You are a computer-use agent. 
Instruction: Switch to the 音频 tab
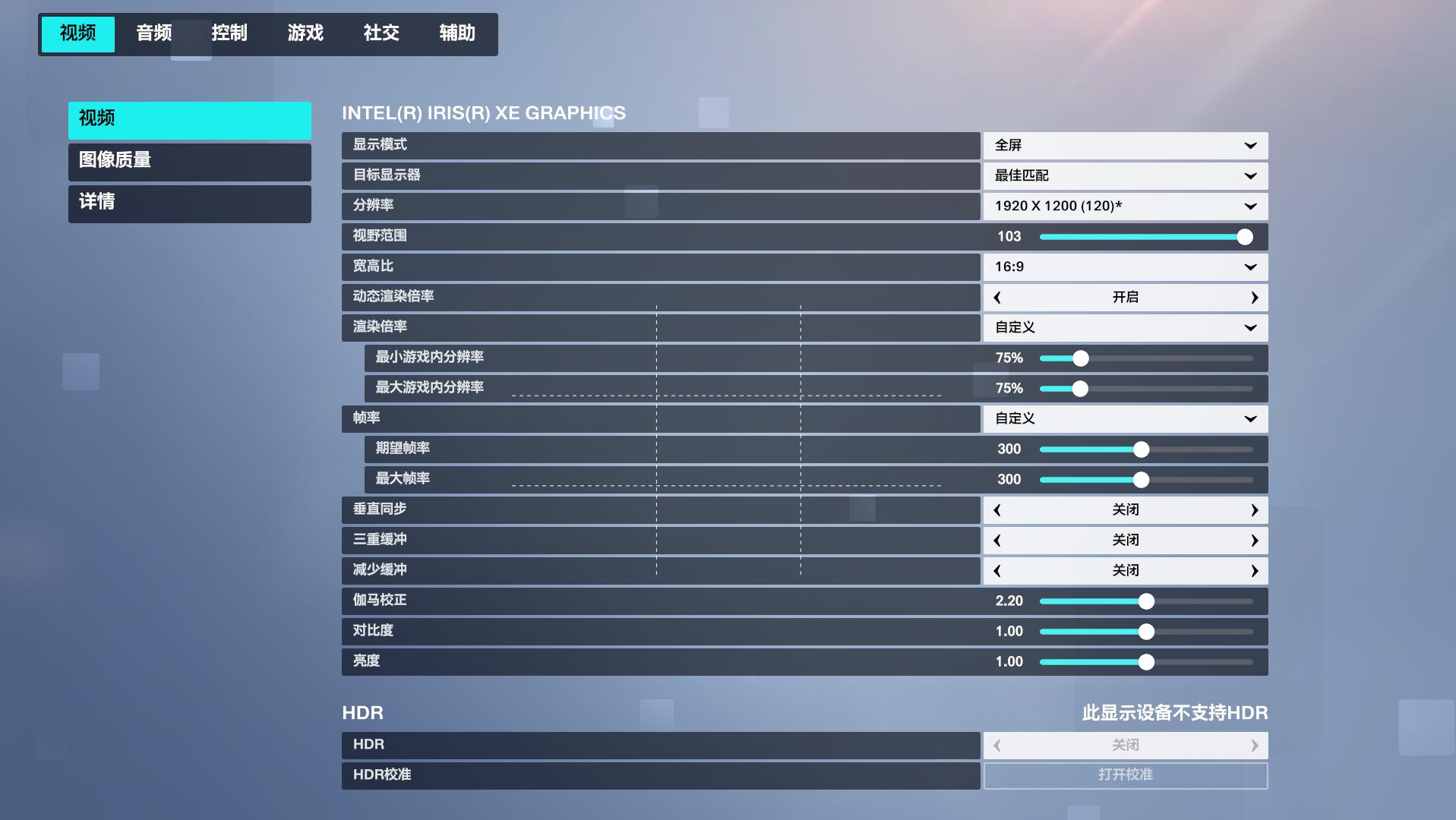click(x=153, y=33)
